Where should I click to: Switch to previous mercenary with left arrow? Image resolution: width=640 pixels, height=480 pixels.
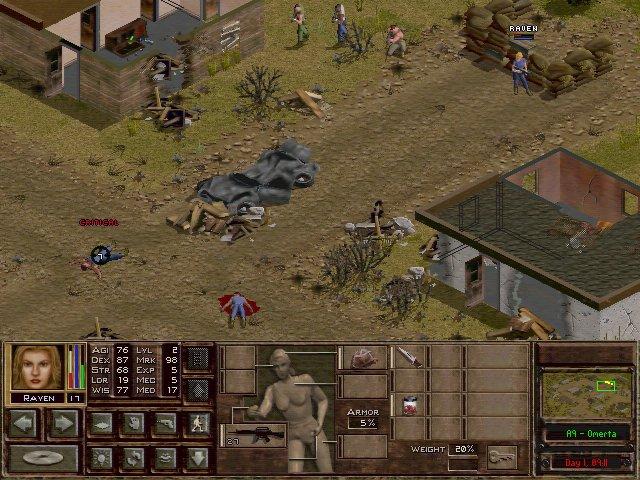pos(24,423)
